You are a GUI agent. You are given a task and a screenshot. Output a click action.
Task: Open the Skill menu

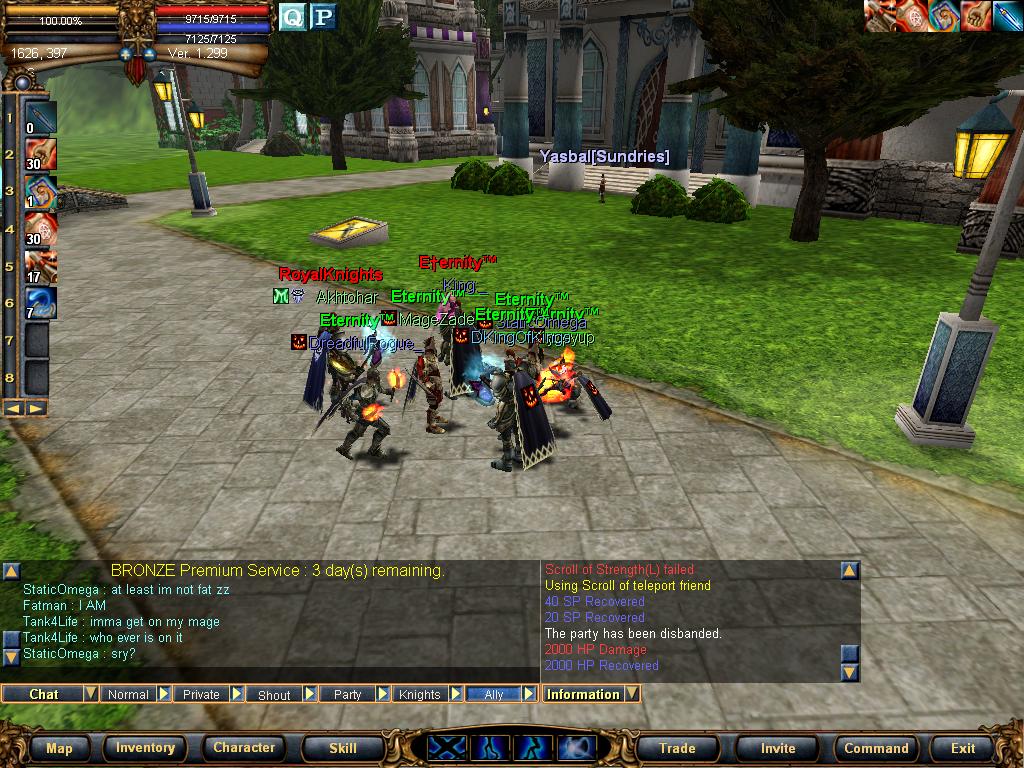pos(343,748)
